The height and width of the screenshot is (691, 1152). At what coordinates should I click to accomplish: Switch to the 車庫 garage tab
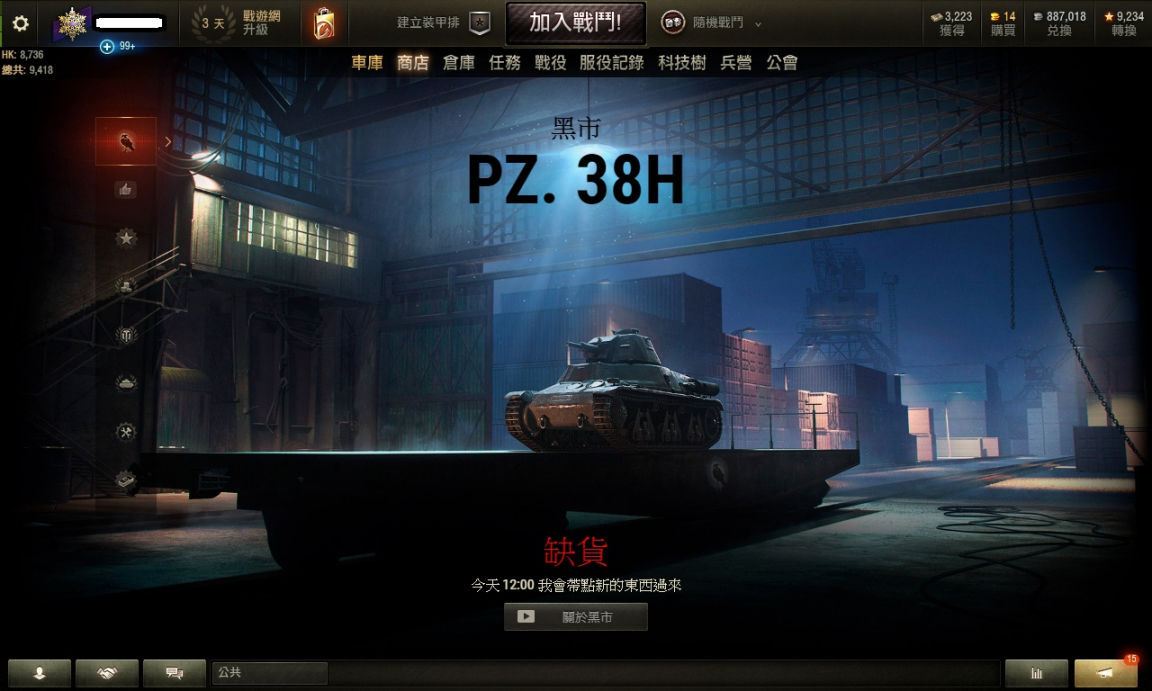pos(367,63)
